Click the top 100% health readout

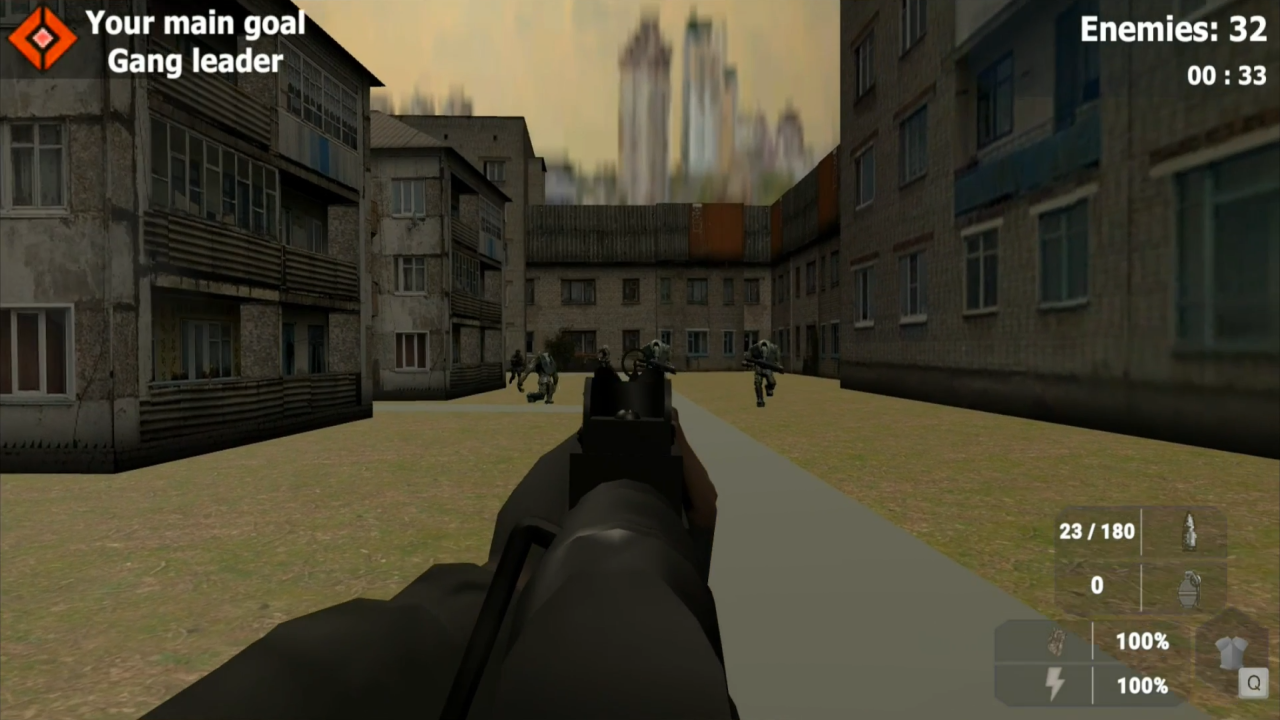(x=1142, y=642)
